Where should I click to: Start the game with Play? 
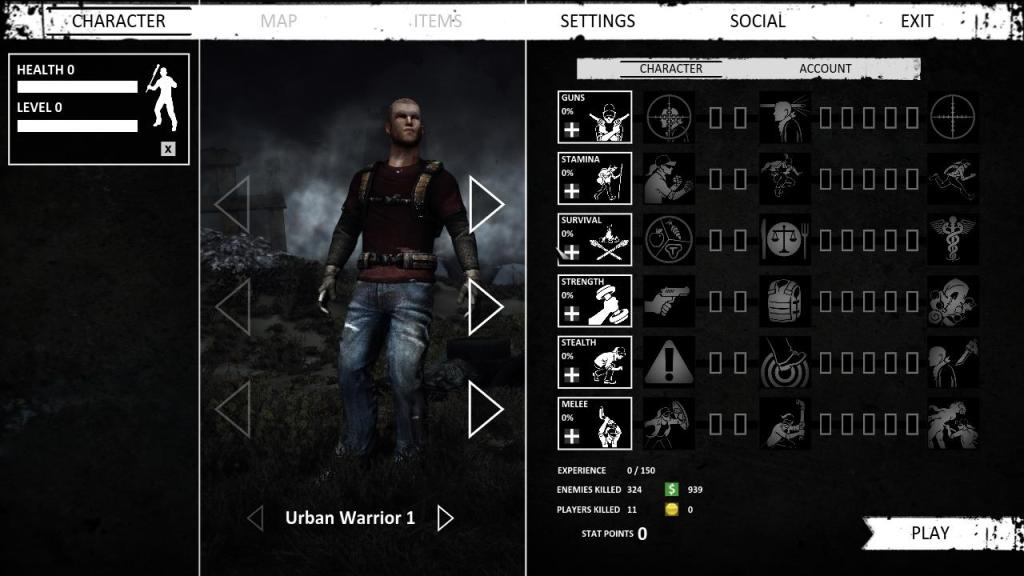tap(930, 533)
